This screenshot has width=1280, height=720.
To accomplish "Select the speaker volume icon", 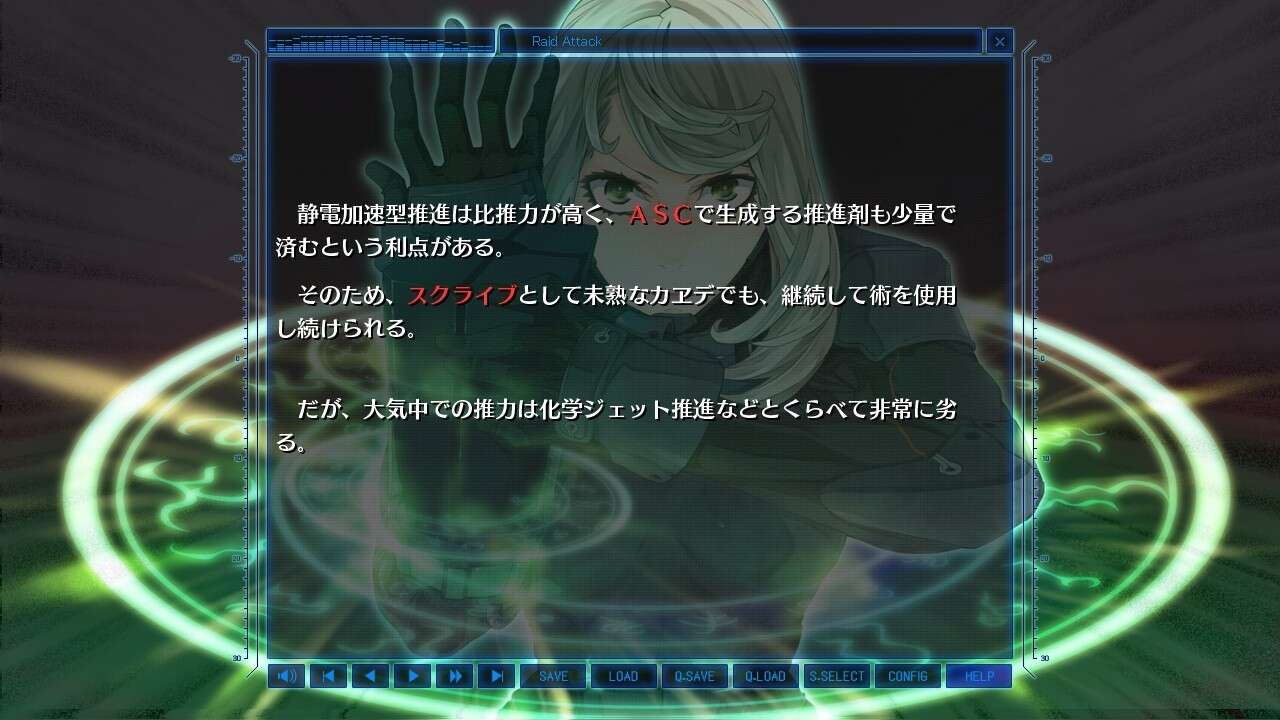I will (288, 676).
